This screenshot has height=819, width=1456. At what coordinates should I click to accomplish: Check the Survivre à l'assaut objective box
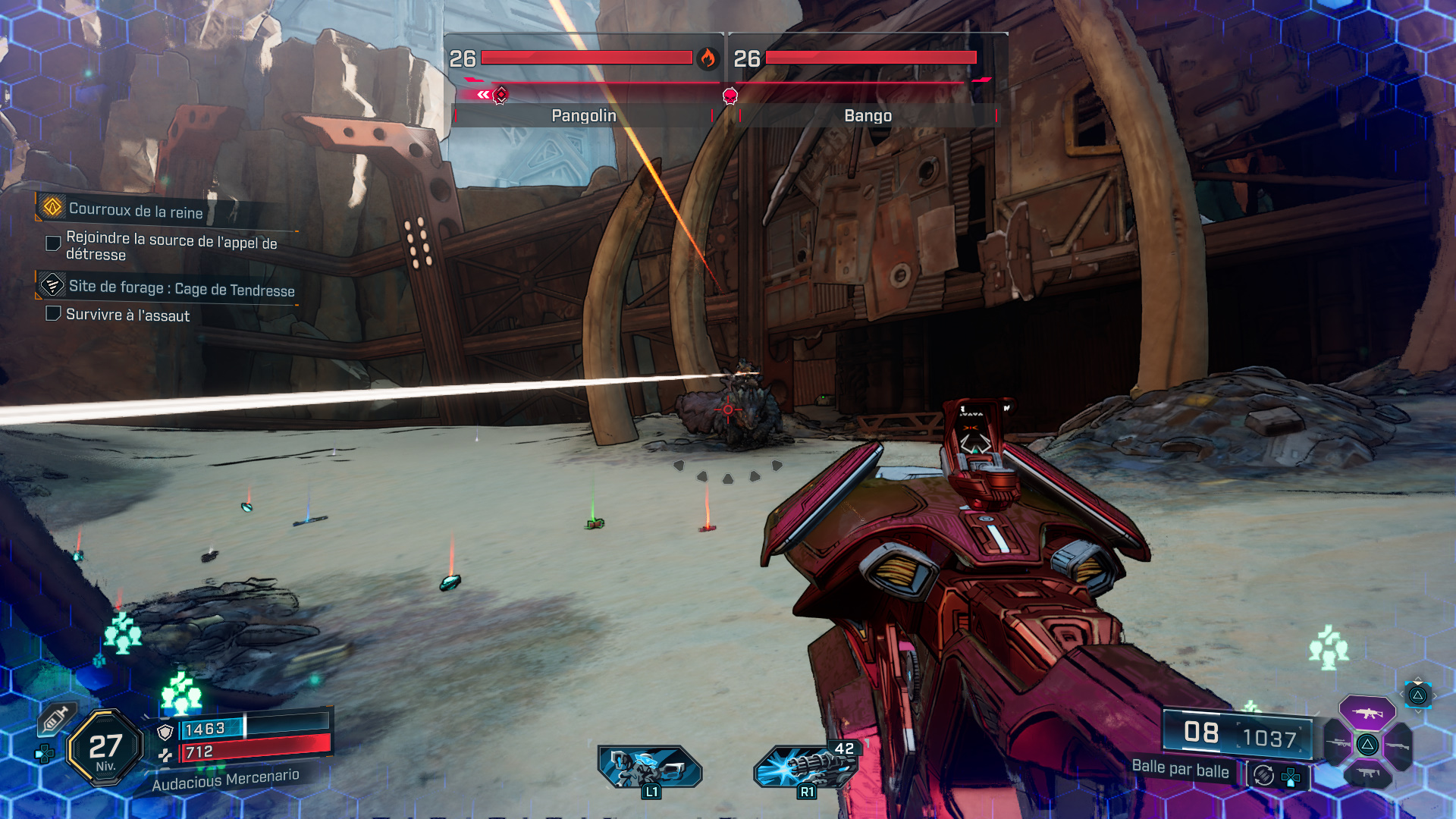(x=53, y=314)
